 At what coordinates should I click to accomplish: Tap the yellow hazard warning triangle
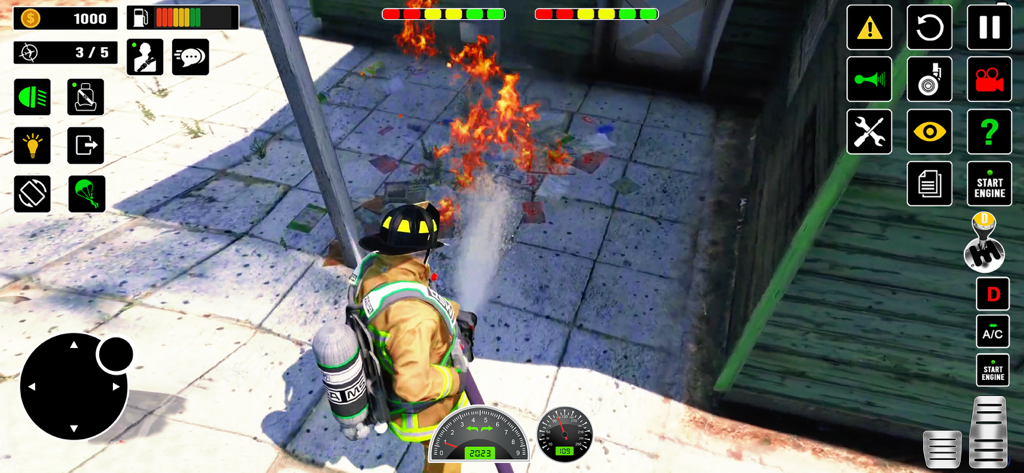[869, 28]
